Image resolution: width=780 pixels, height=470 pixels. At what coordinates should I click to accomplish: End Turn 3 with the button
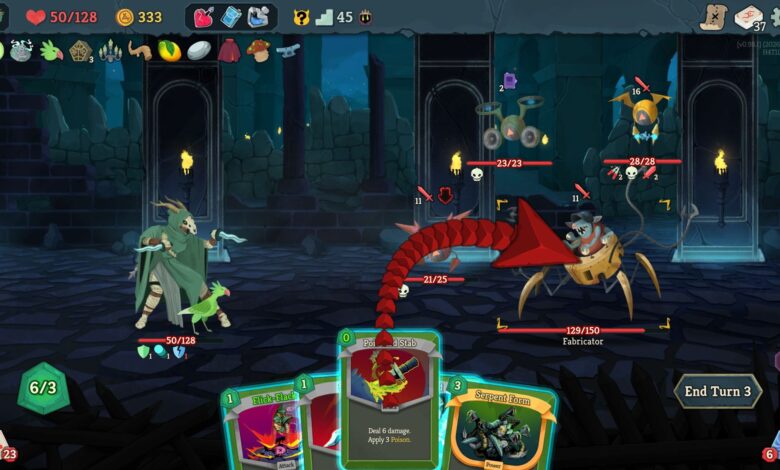[718, 391]
